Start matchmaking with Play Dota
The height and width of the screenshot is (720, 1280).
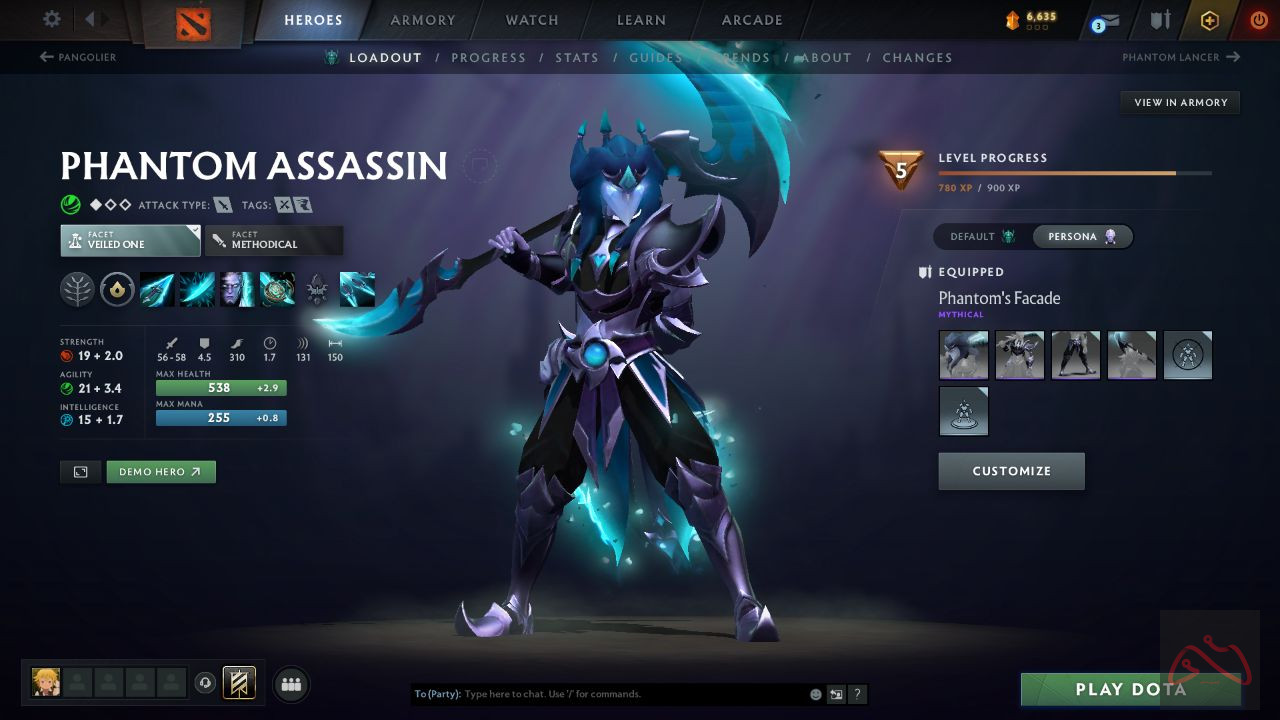(x=1130, y=689)
